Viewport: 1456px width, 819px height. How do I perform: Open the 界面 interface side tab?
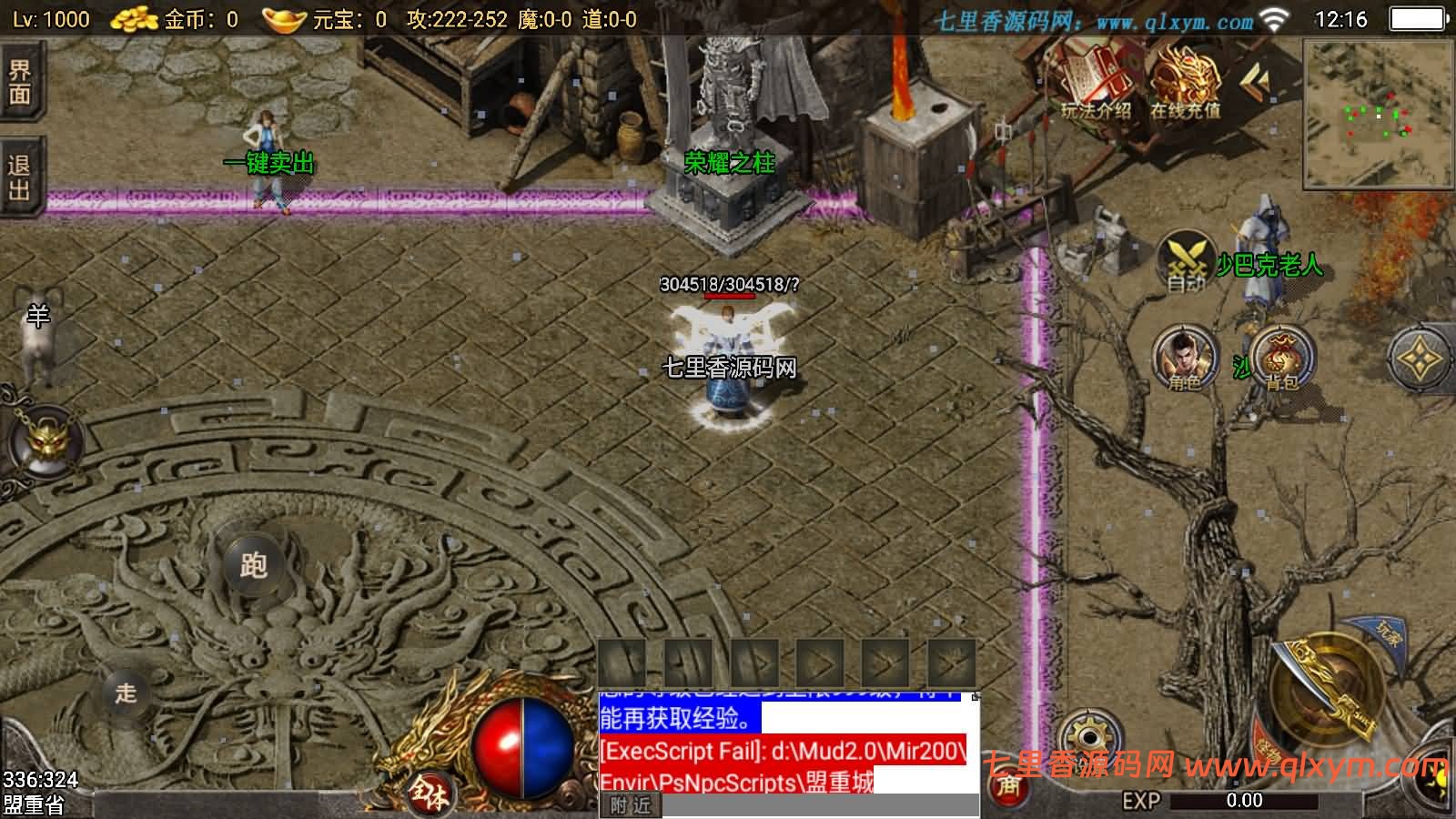click(x=20, y=83)
